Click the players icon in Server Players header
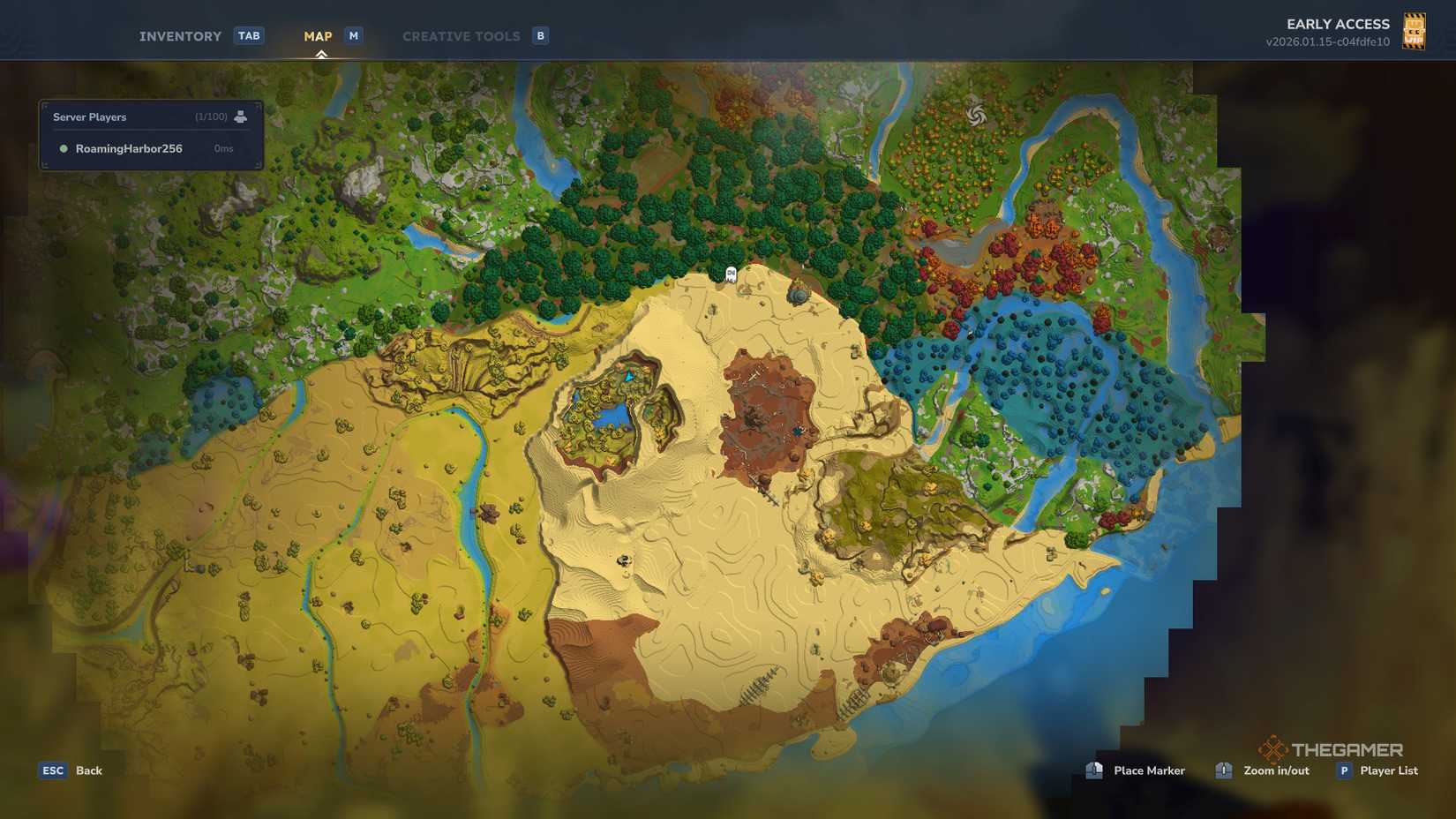1456x819 pixels. [241, 116]
